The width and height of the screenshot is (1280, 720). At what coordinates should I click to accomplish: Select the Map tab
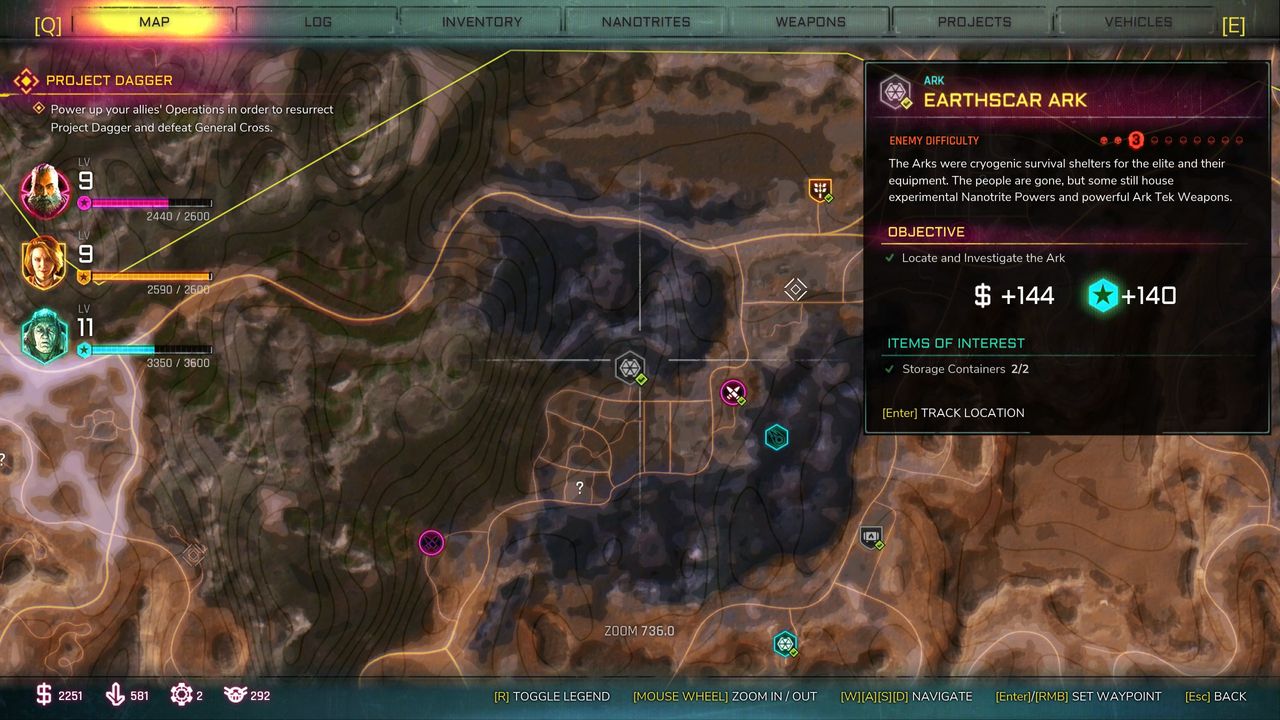tap(154, 22)
